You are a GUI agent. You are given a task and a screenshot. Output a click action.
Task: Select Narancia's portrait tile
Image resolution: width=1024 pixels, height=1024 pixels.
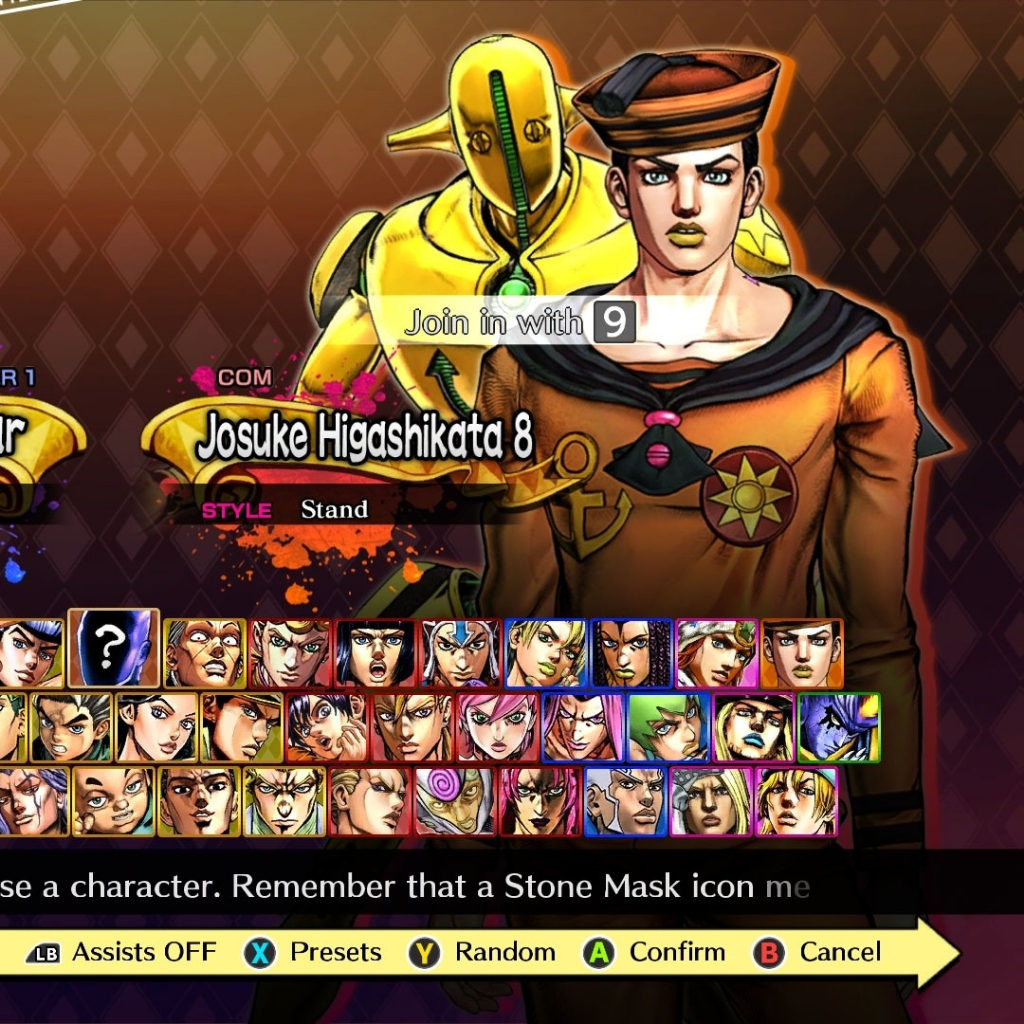[x=327, y=727]
